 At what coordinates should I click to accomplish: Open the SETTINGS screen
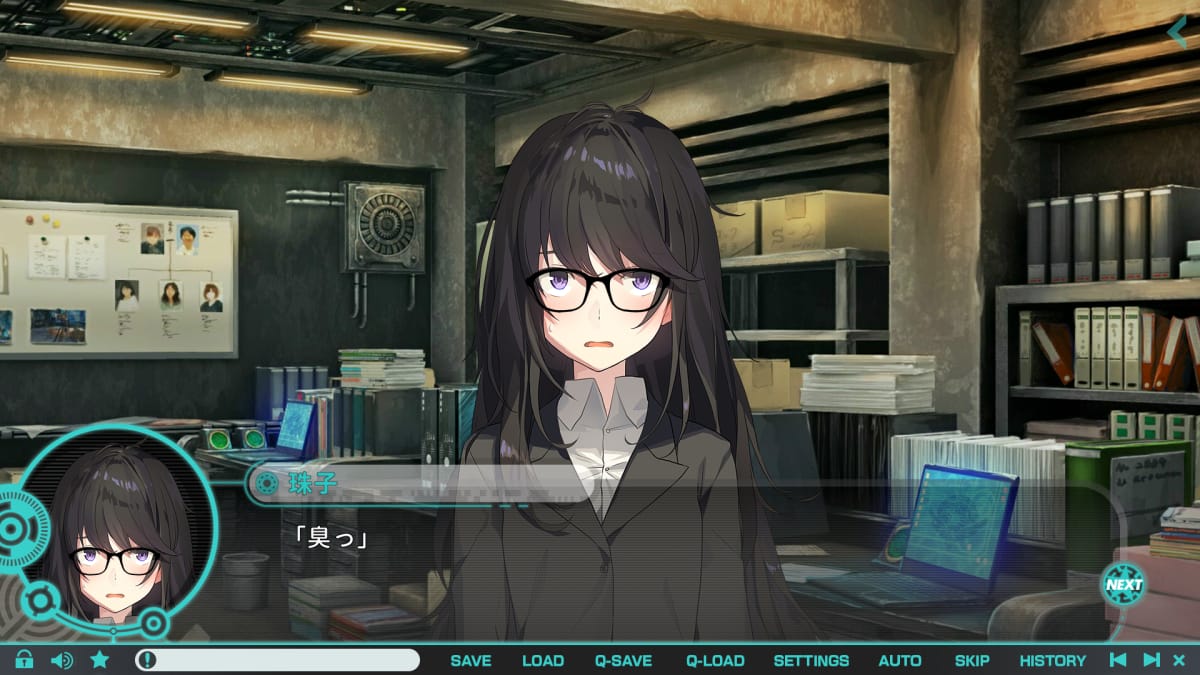[x=811, y=660]
